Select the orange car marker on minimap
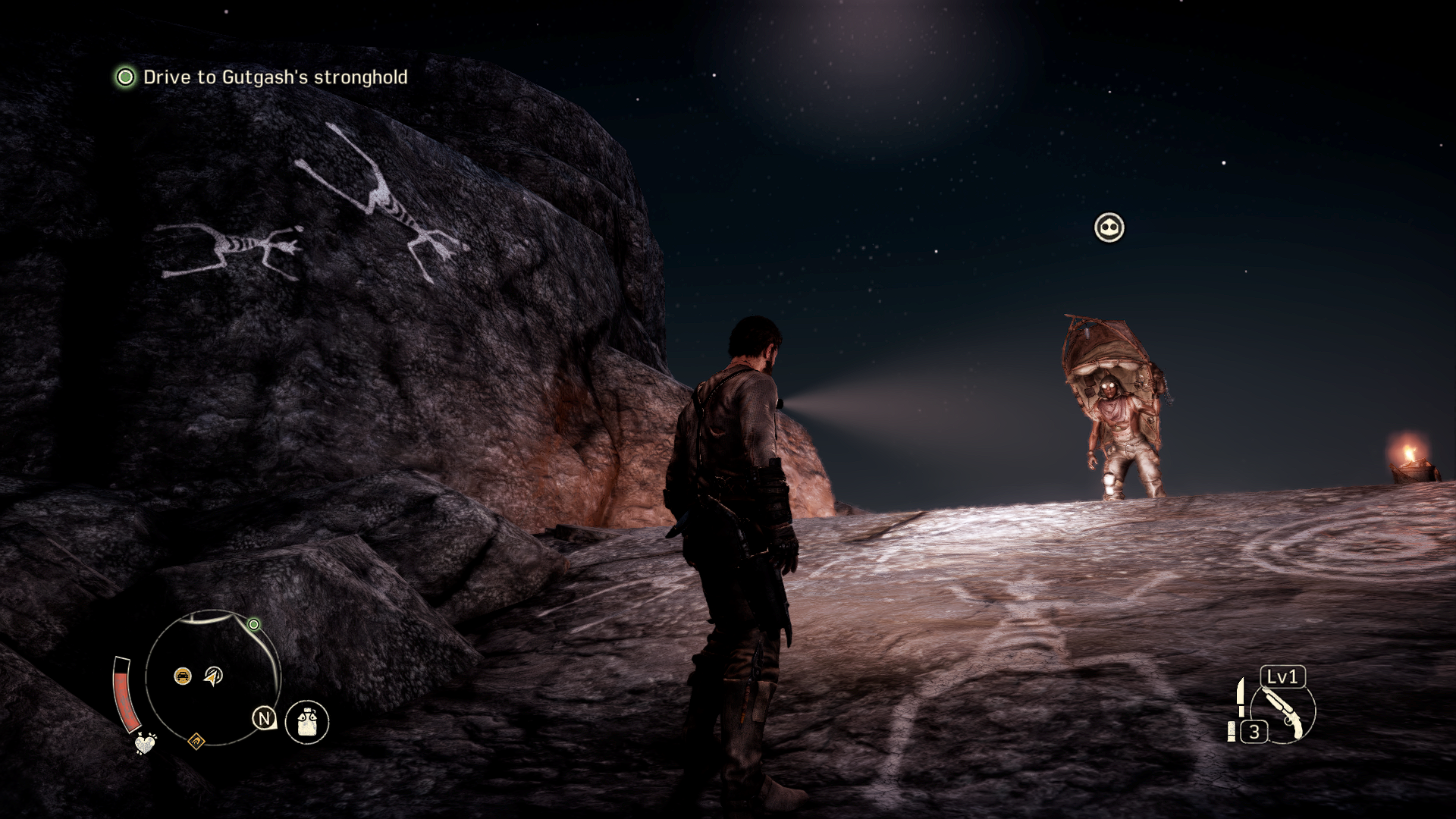The height and width of the screenshot is (819, 1456). click(183, 676)
